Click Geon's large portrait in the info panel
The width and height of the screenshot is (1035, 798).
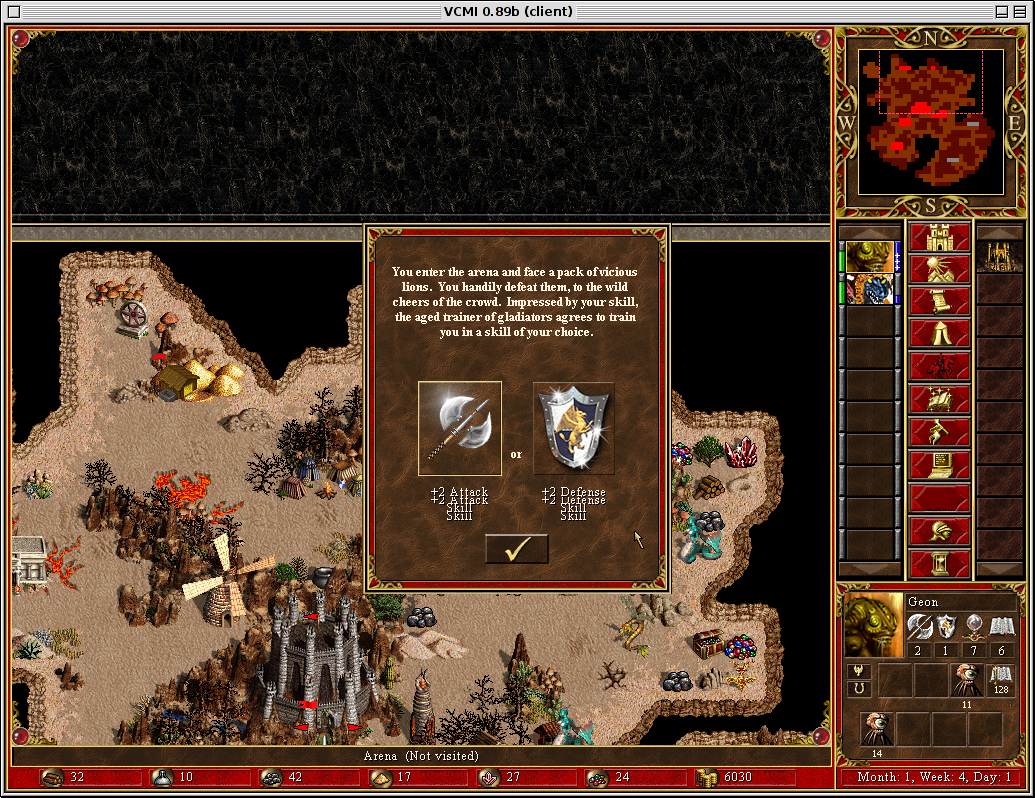click(x=874, y=625)
